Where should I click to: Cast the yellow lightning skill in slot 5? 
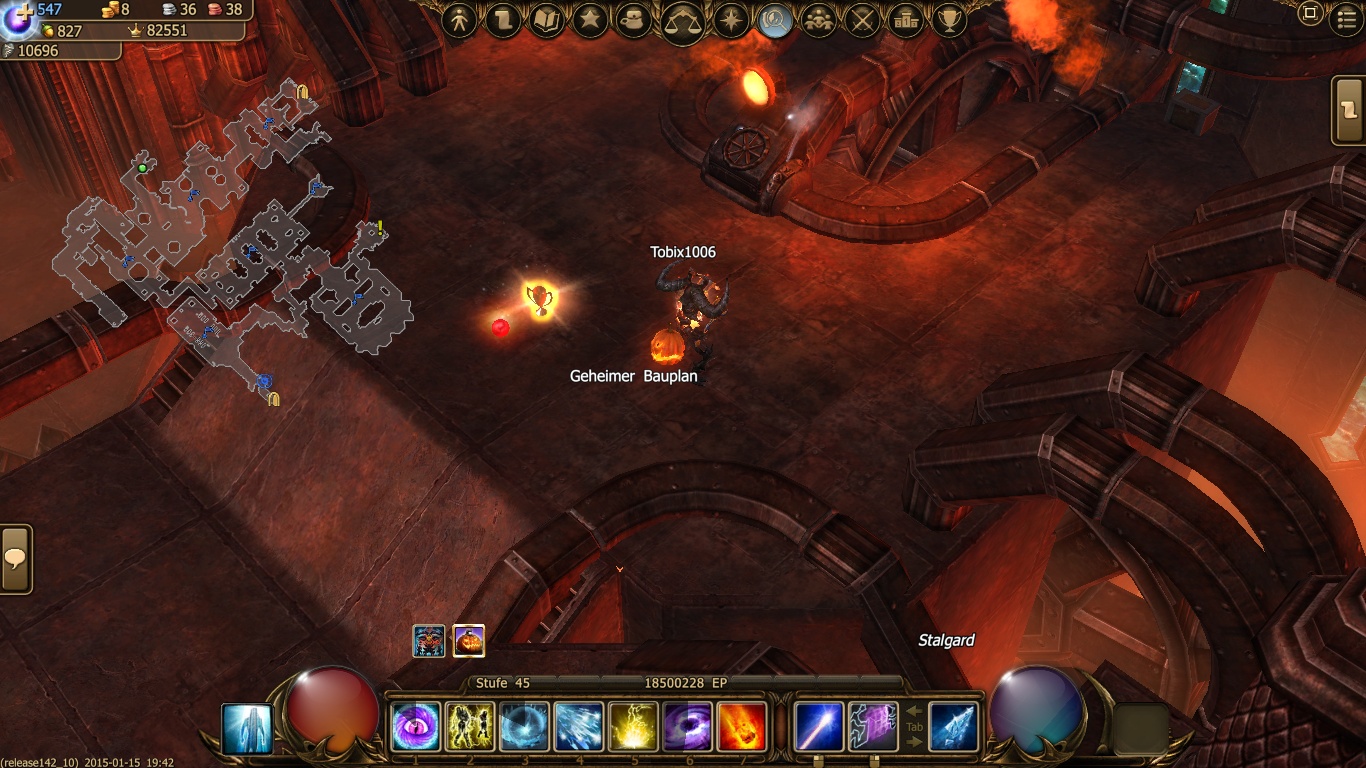point(634,727)
